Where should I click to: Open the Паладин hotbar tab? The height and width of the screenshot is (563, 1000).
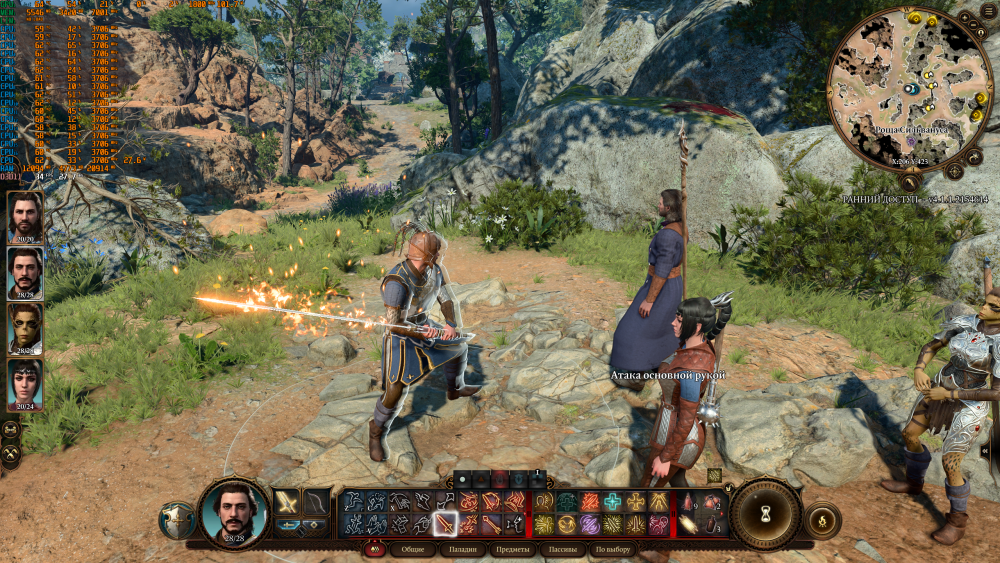(462, 549)
